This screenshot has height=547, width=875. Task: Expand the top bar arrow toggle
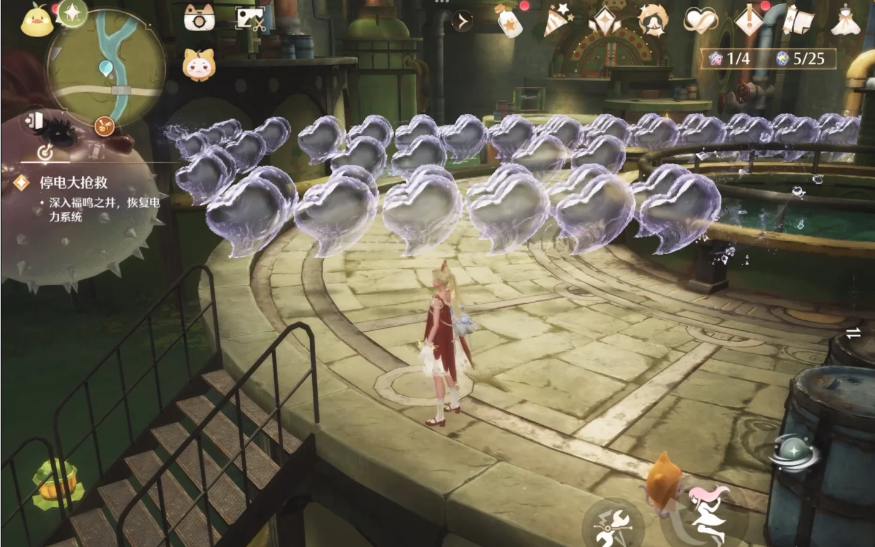(462, 19)
